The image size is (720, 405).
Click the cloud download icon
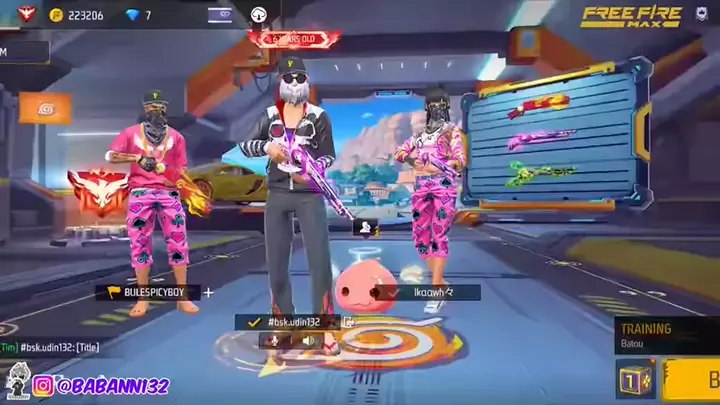257,15
